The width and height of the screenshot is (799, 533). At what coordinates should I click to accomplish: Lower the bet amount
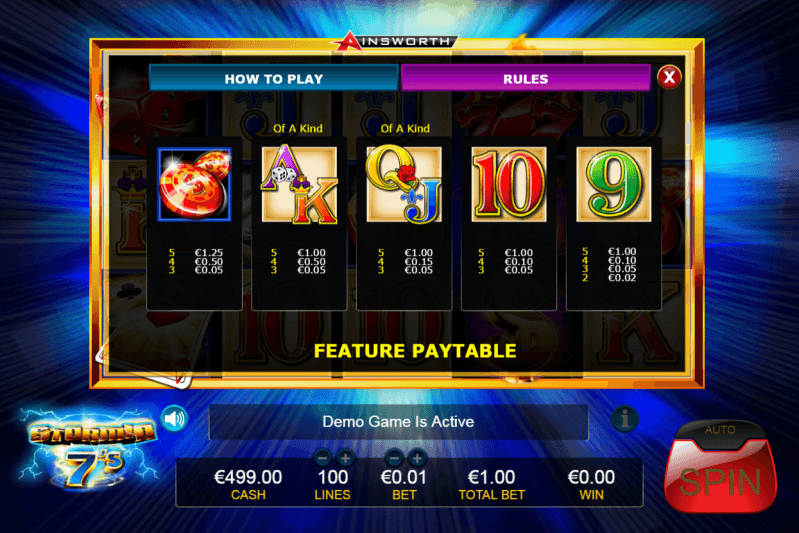394,458
